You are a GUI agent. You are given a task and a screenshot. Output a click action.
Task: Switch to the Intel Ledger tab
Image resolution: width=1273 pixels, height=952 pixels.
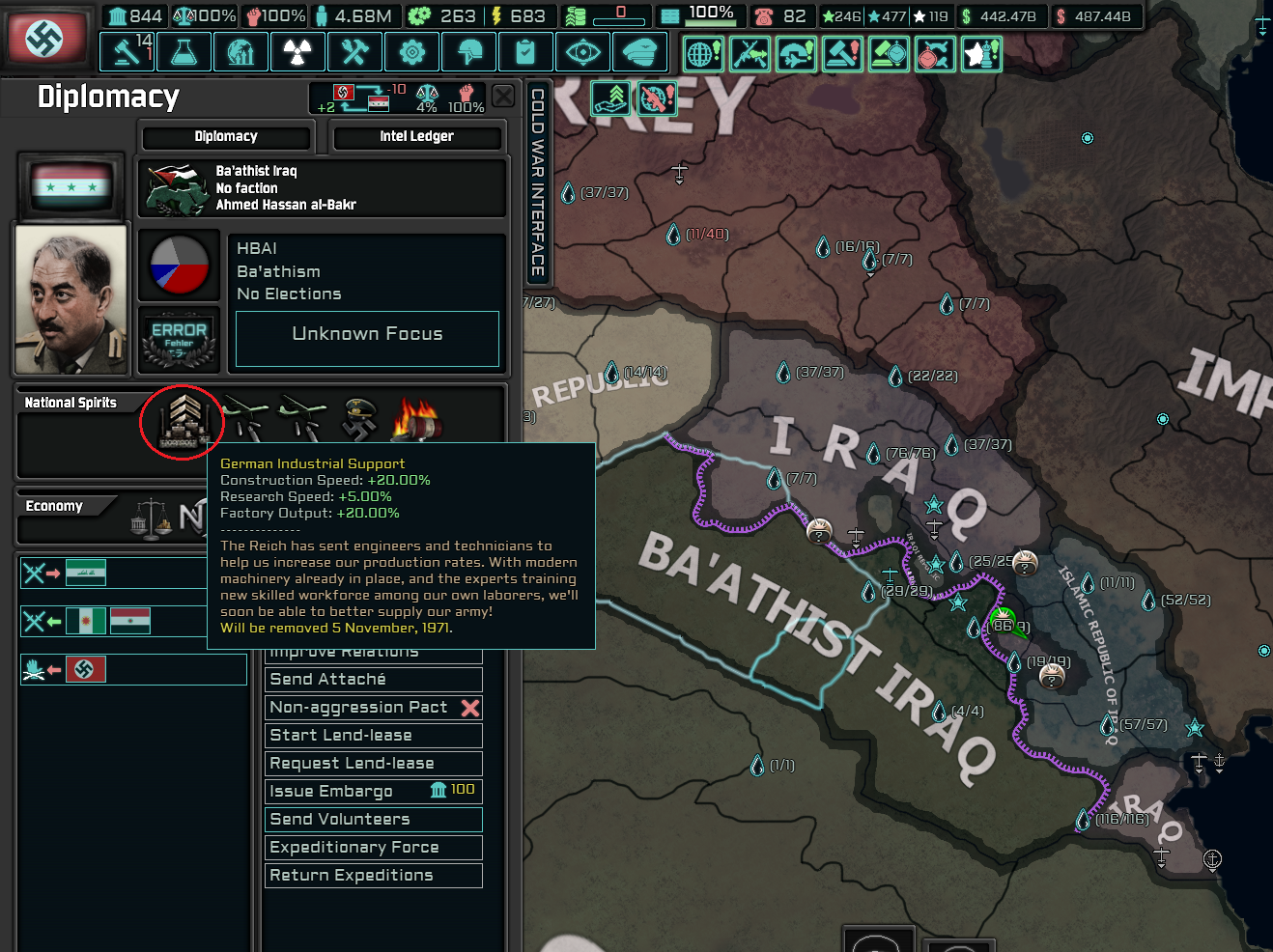[417, 136]
